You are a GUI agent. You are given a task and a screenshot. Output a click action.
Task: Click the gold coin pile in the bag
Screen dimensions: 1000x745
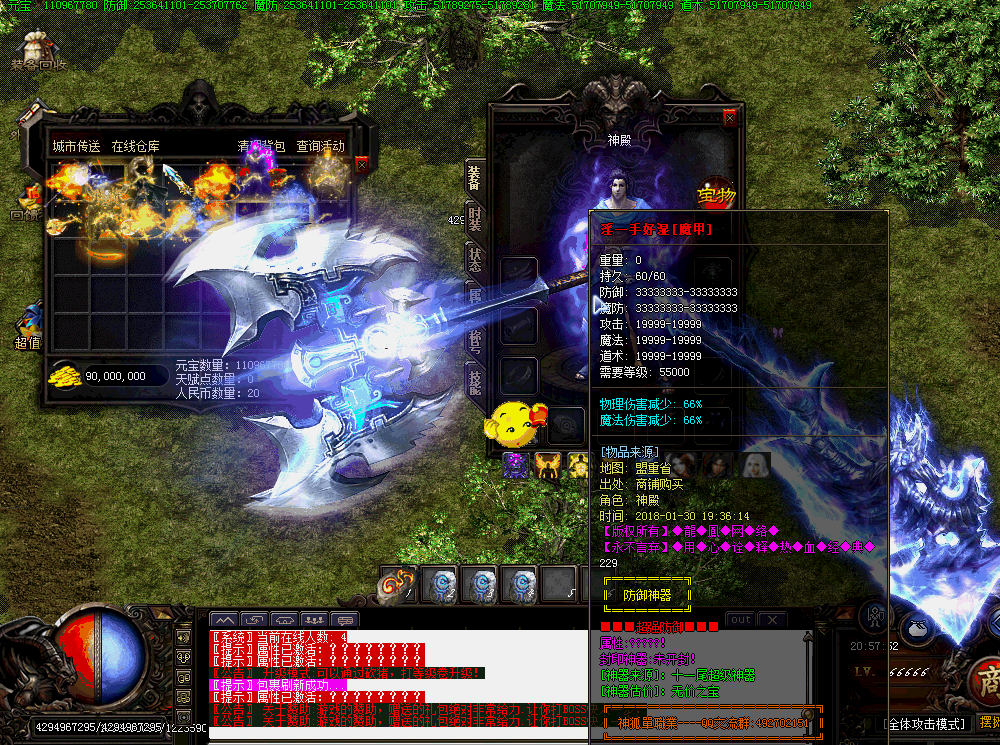(67, 375)
